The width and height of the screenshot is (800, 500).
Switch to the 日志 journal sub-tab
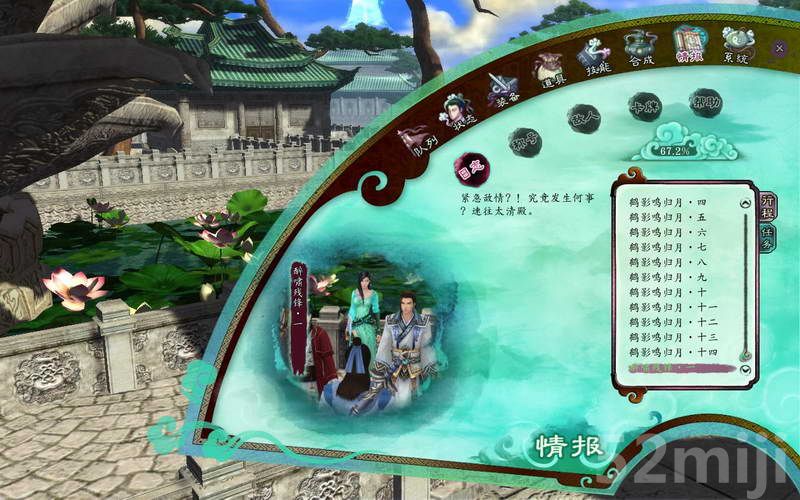pyautogui.click(x=470, y=170)
